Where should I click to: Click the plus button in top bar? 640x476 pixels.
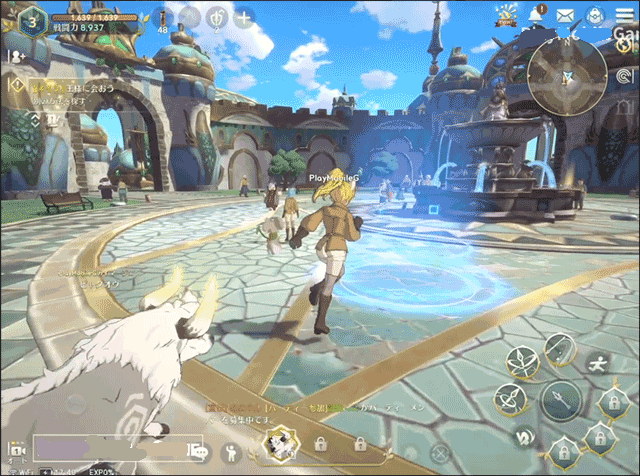[243, 17]
